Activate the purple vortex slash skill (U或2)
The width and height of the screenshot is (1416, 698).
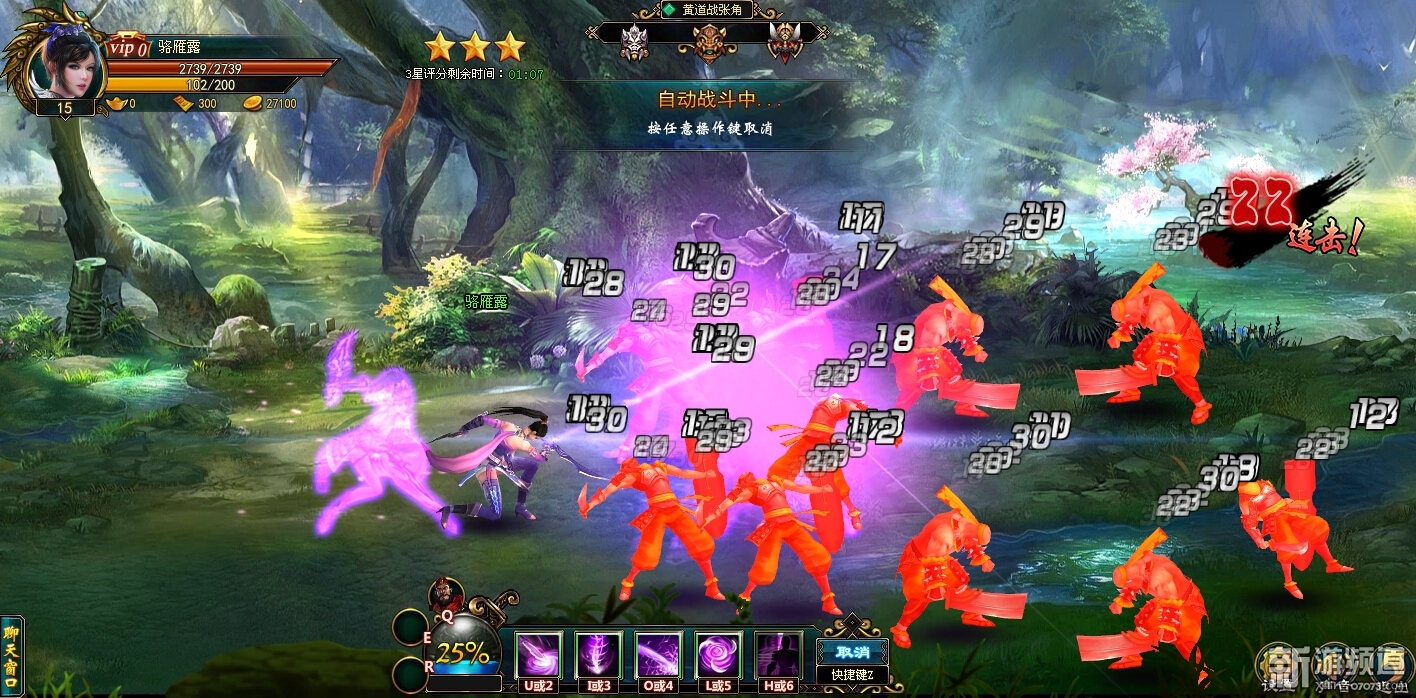539,655
